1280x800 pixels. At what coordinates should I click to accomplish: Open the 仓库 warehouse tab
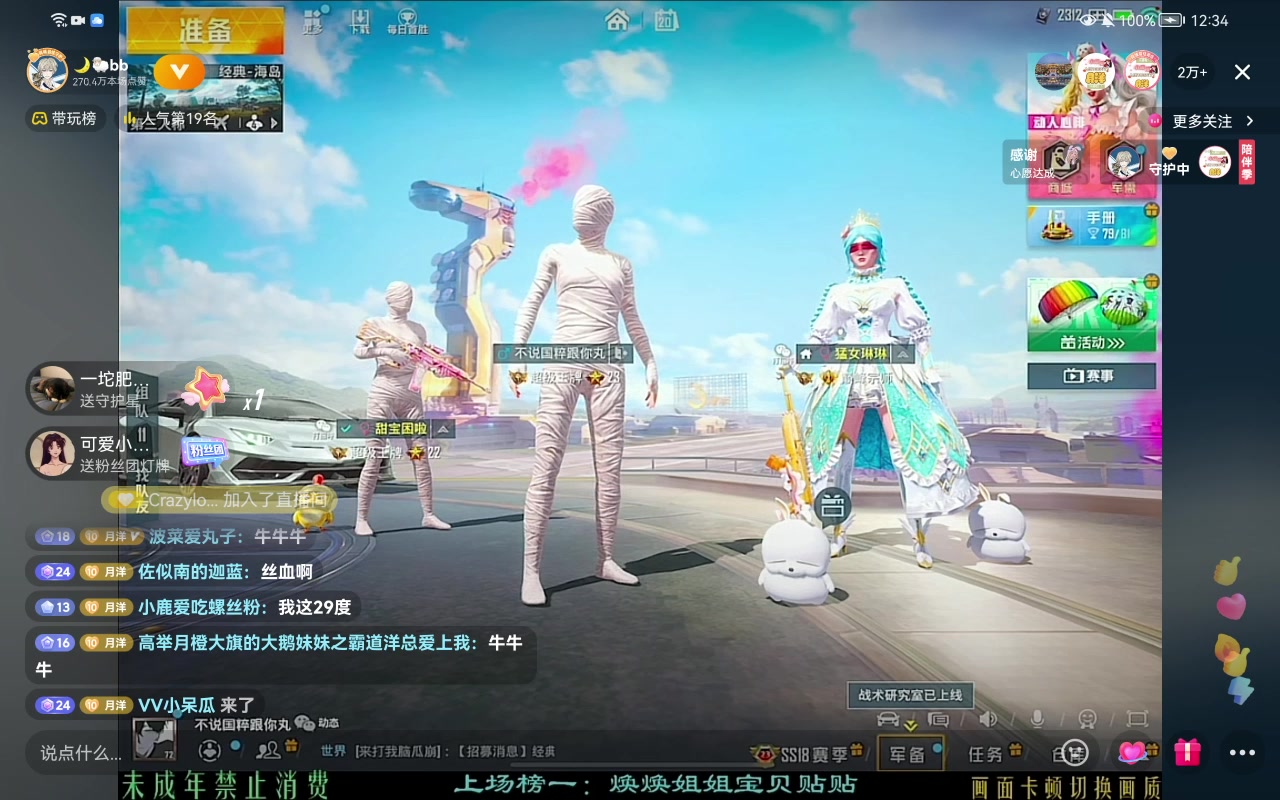point(1069,752)
